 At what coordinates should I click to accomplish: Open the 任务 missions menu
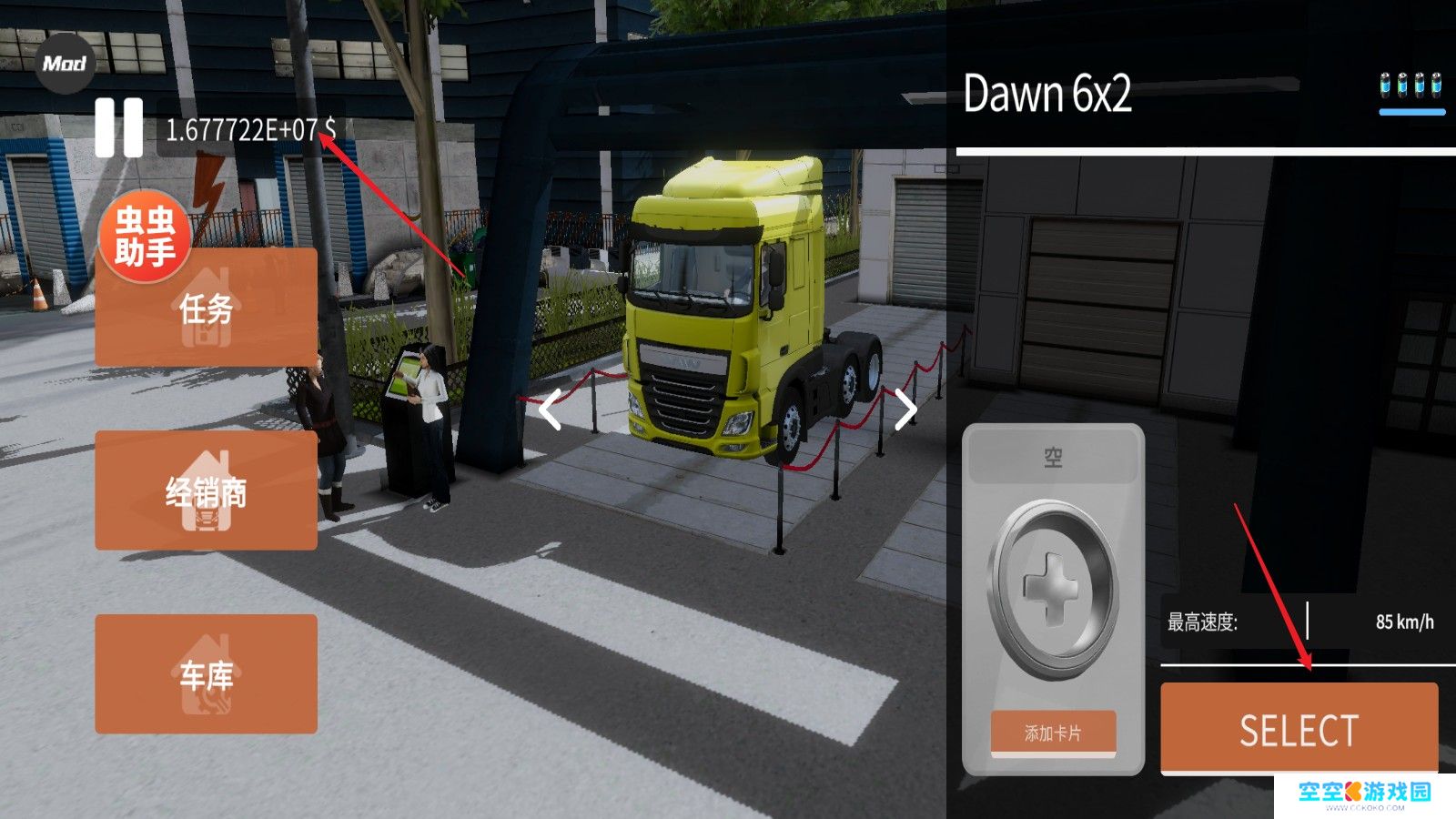206,309
